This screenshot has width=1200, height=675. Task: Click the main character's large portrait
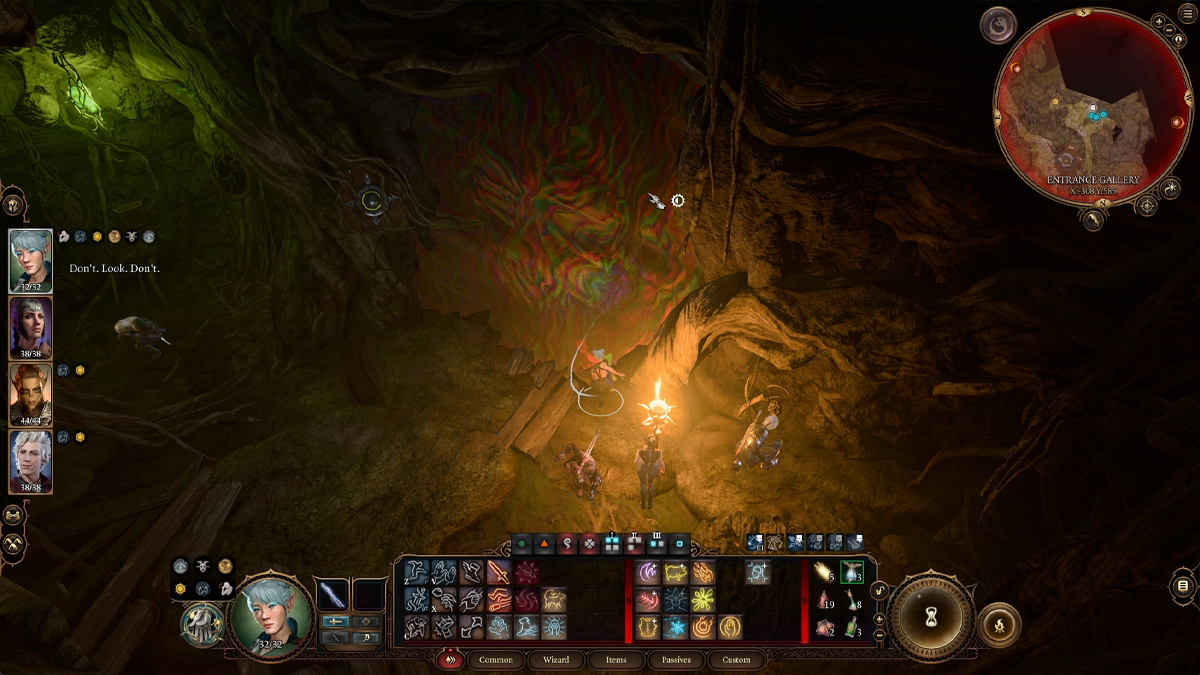pyautogui.click(x=271, y=613)
